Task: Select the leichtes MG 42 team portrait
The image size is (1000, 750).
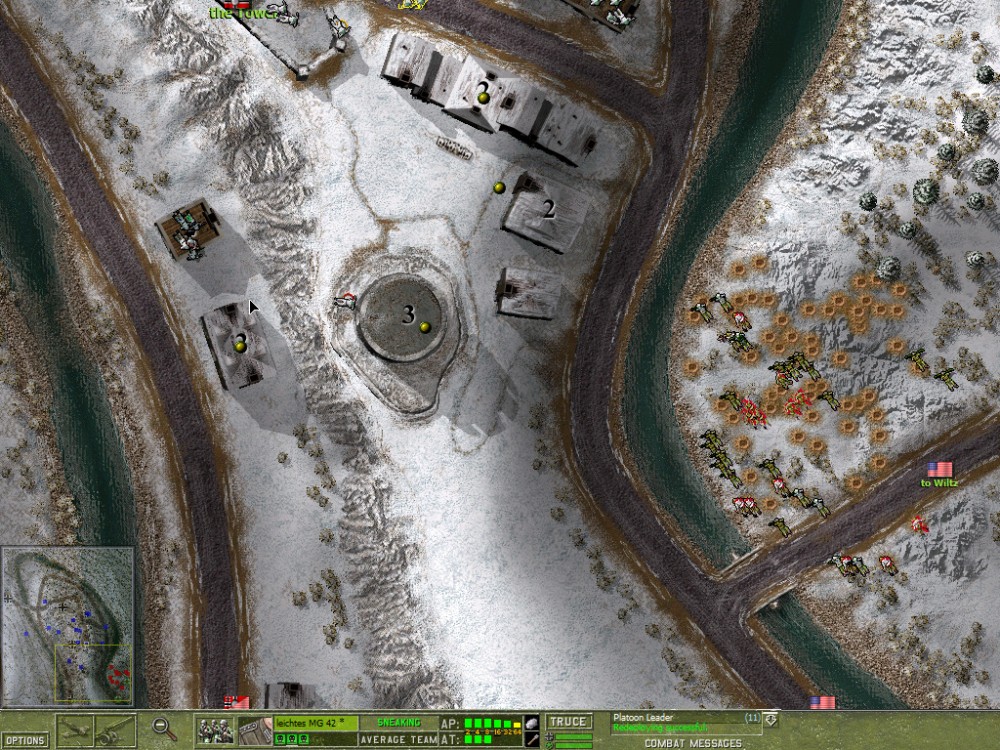Action: click(x=213, y=730)
